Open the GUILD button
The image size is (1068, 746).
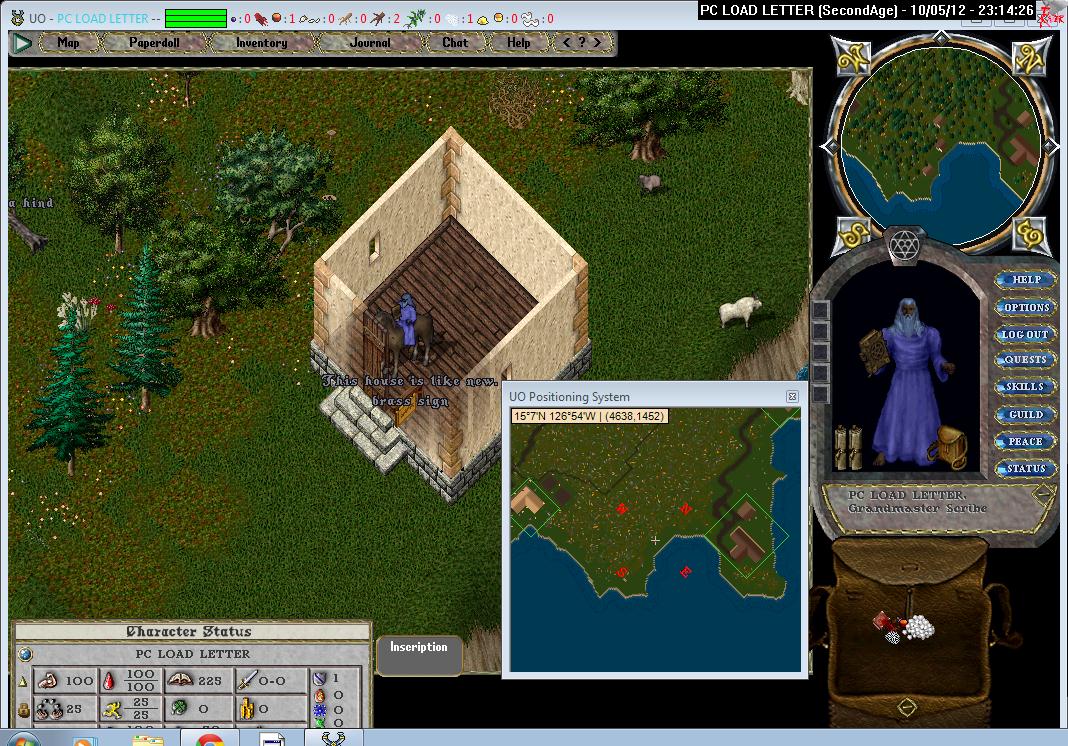point(1026,414)
